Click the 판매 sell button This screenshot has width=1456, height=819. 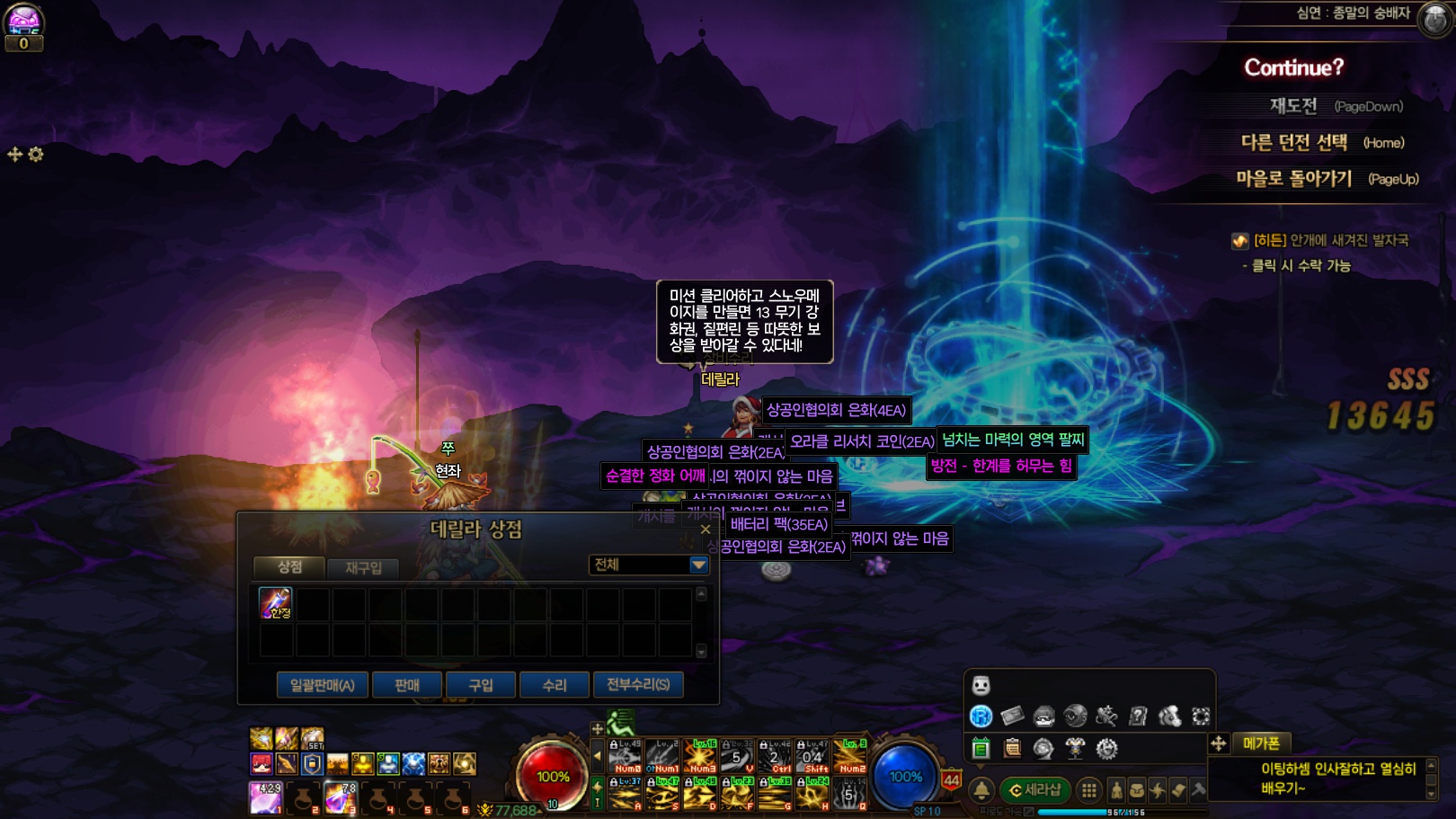(407, 685)
